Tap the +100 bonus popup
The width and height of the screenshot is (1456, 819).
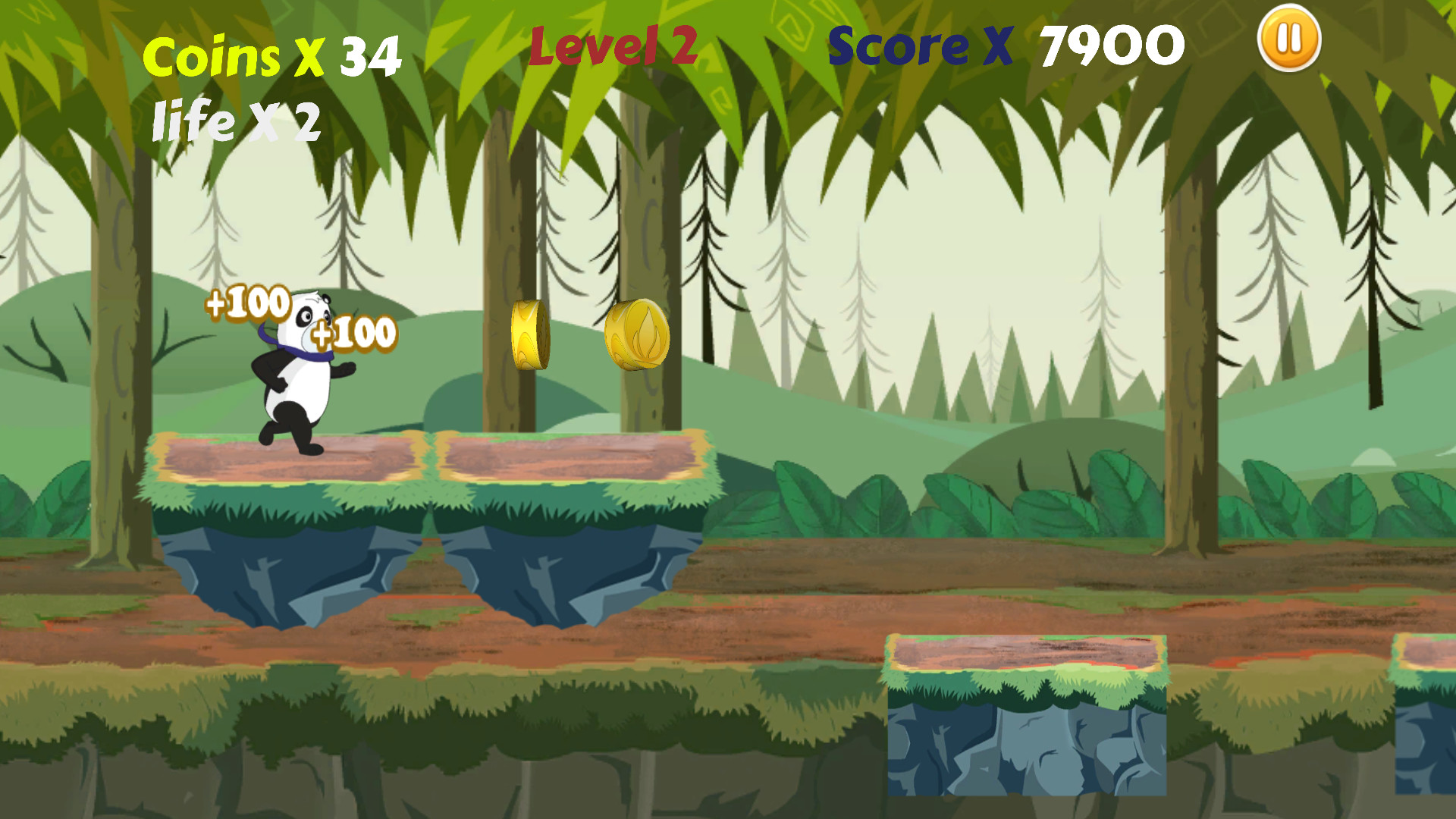pyautogui.click(x=246, y=303)
